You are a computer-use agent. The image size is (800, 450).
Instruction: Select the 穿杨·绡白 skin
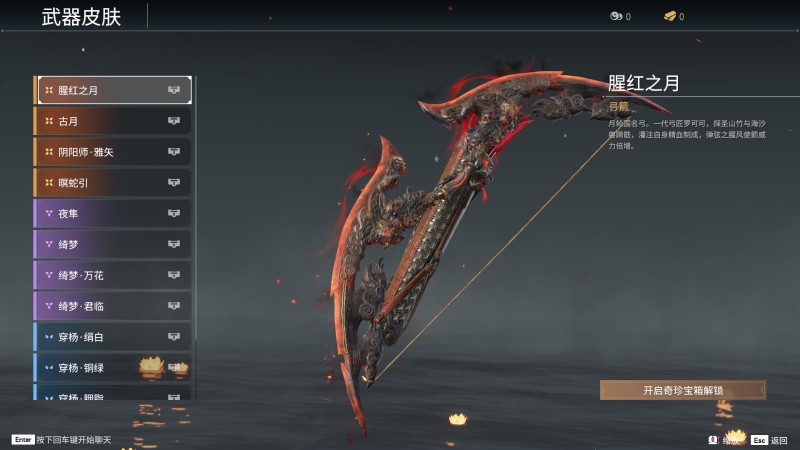point(113,337)
